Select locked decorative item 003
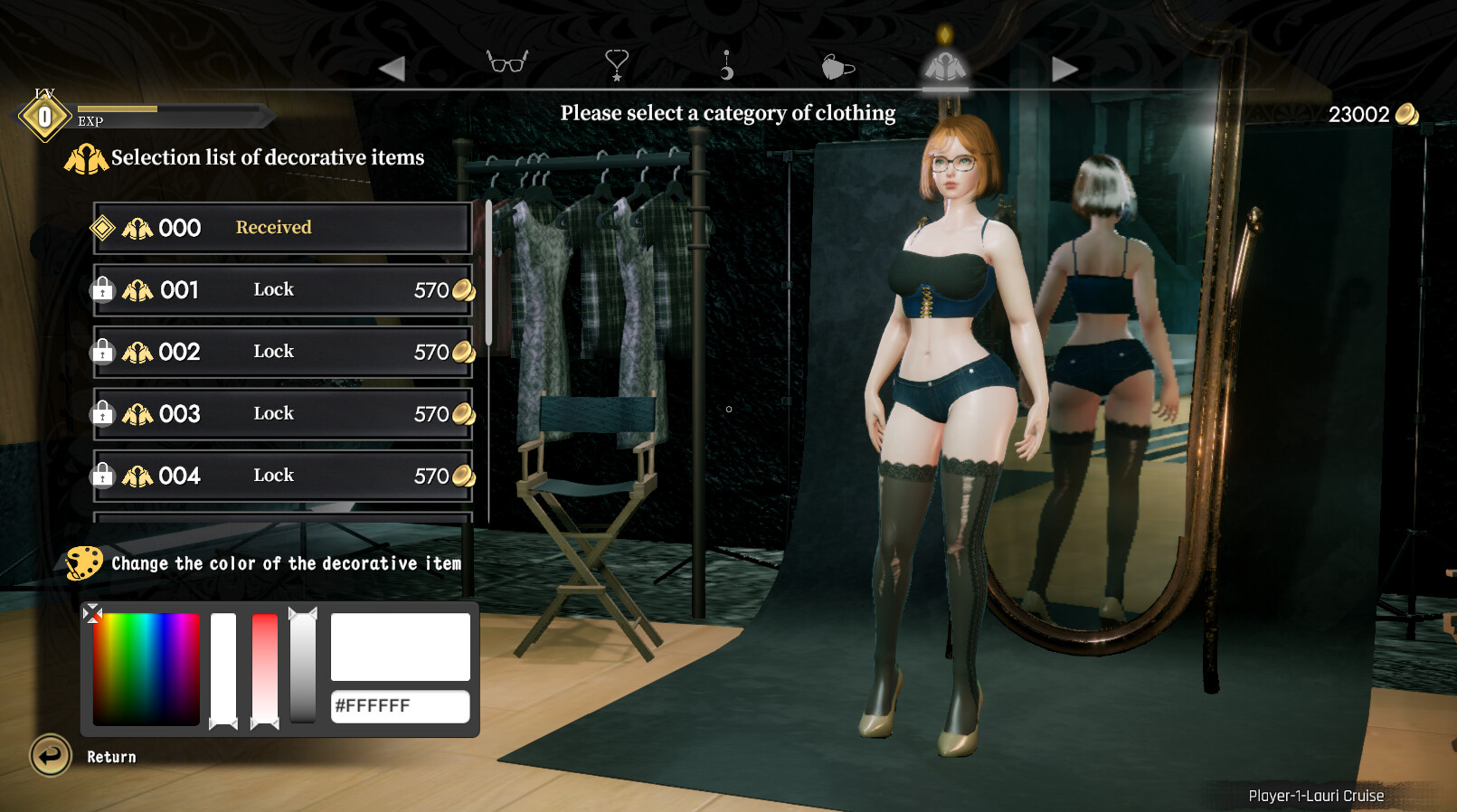 click(282, 414)
